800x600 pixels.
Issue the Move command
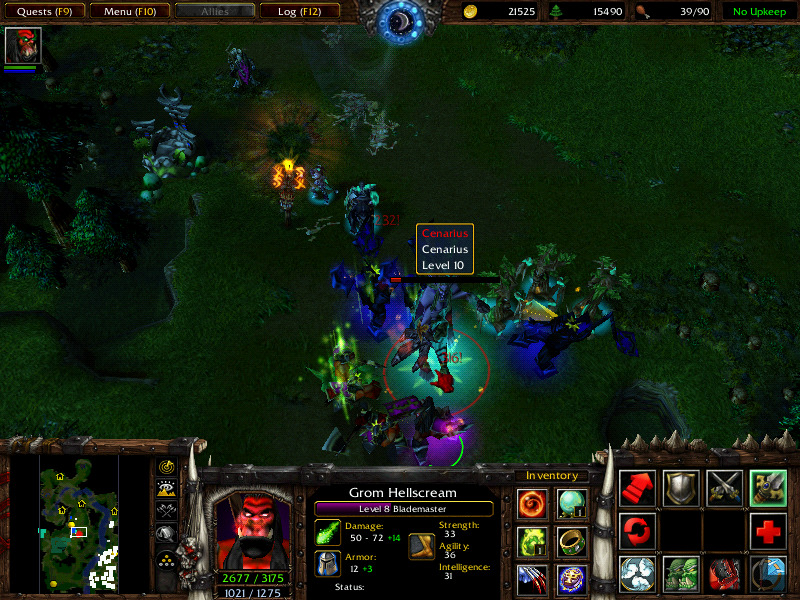(x=638, y=488)
